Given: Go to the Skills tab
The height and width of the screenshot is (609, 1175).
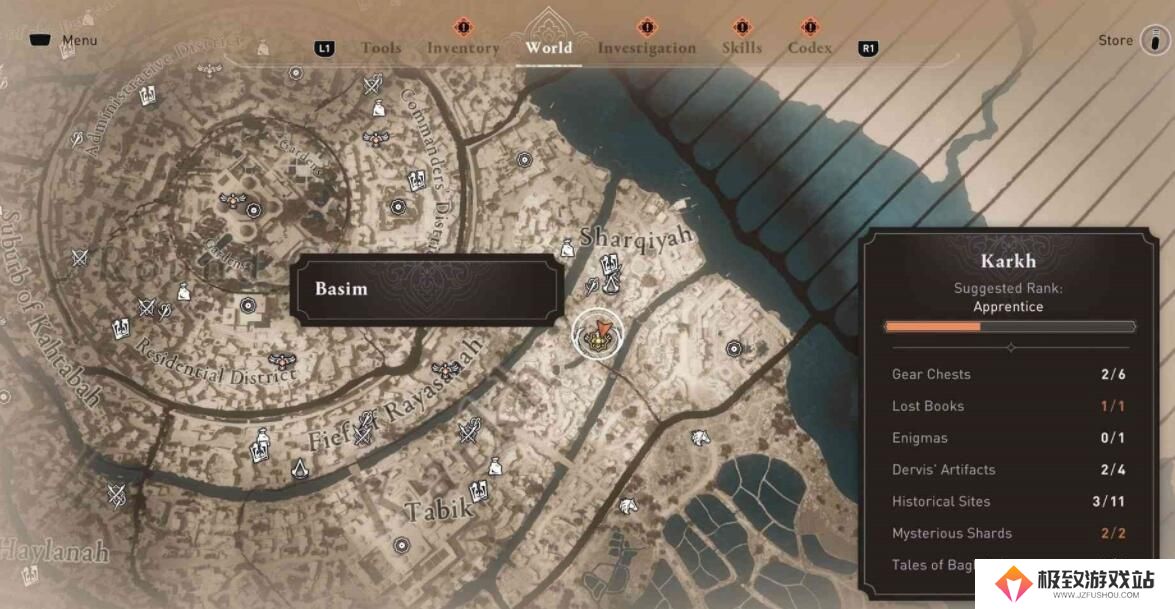Looking at the screenshot, I should [x=741, y=48].
